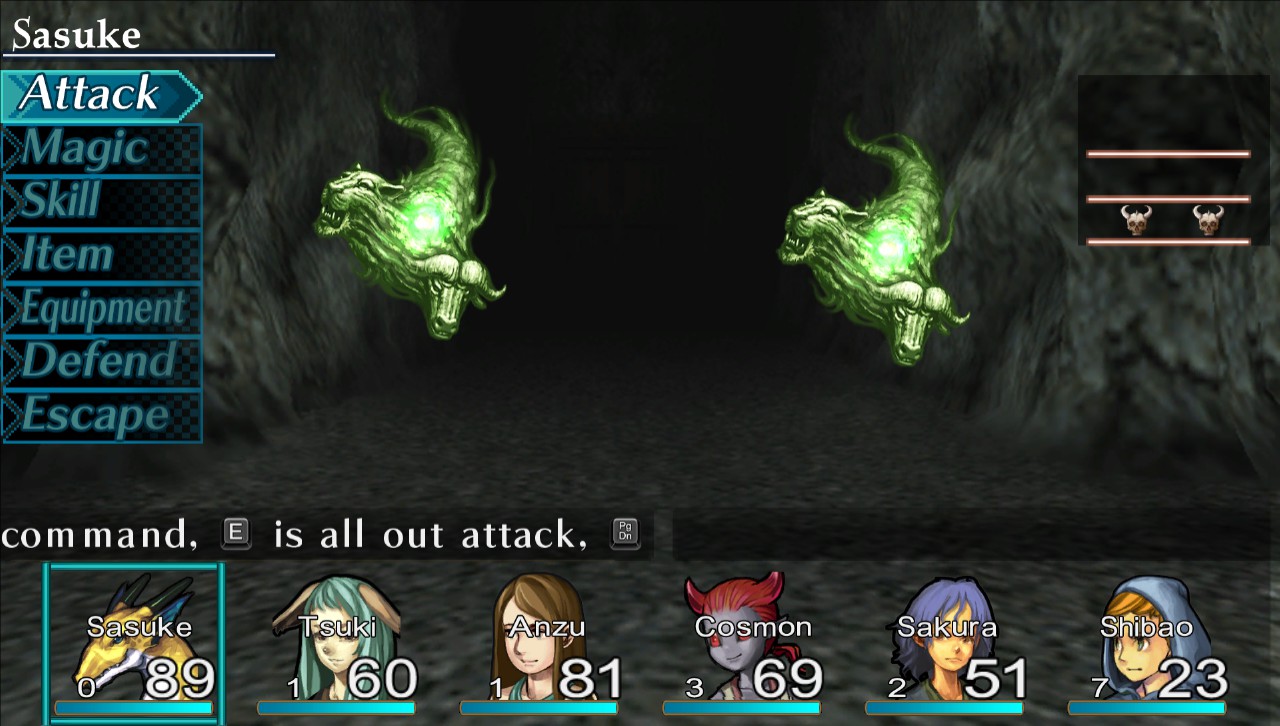Click the E key icon in the hint bar

tap(236, 534)
